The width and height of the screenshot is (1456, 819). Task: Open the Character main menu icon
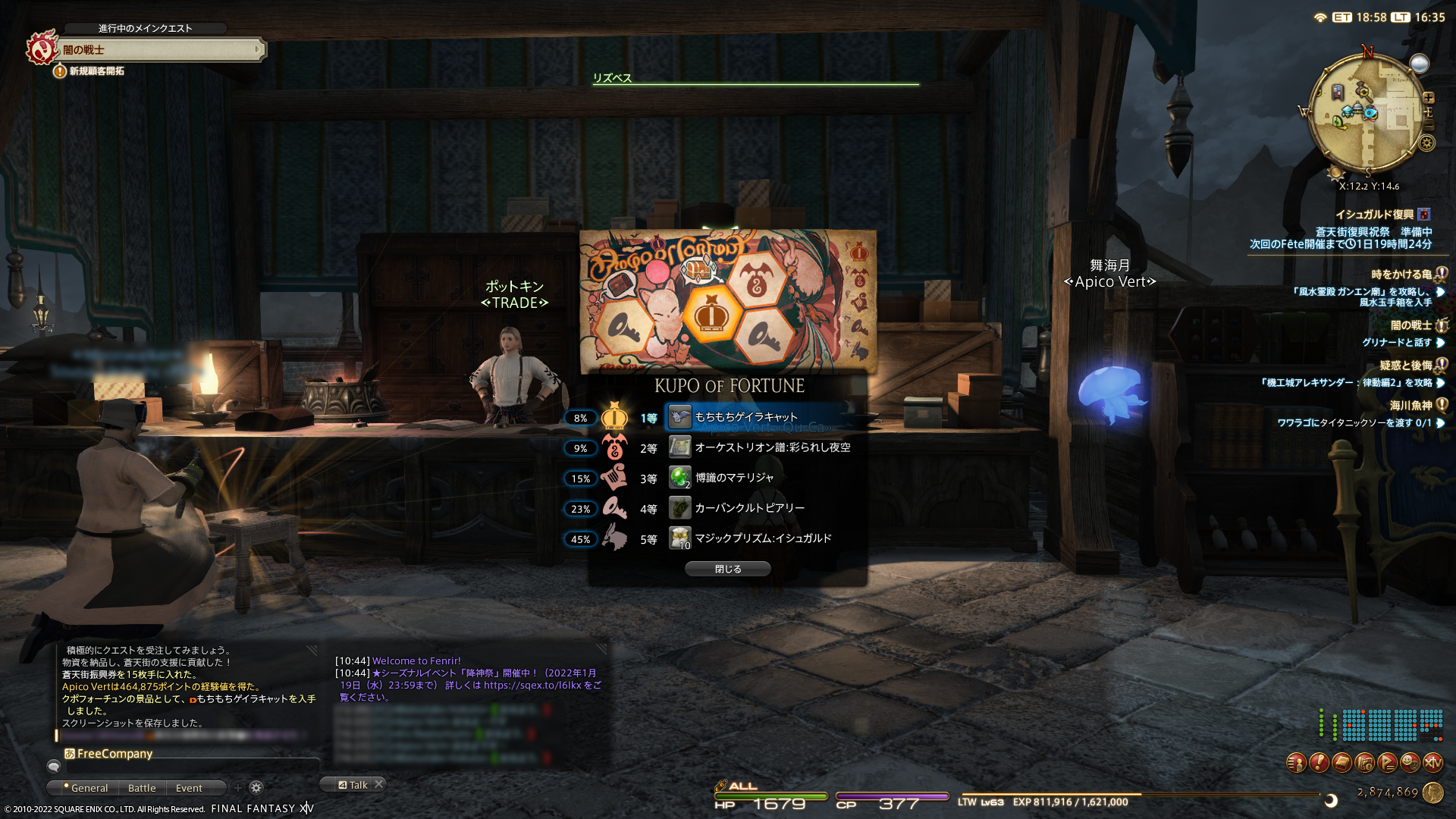point(1296,763)
